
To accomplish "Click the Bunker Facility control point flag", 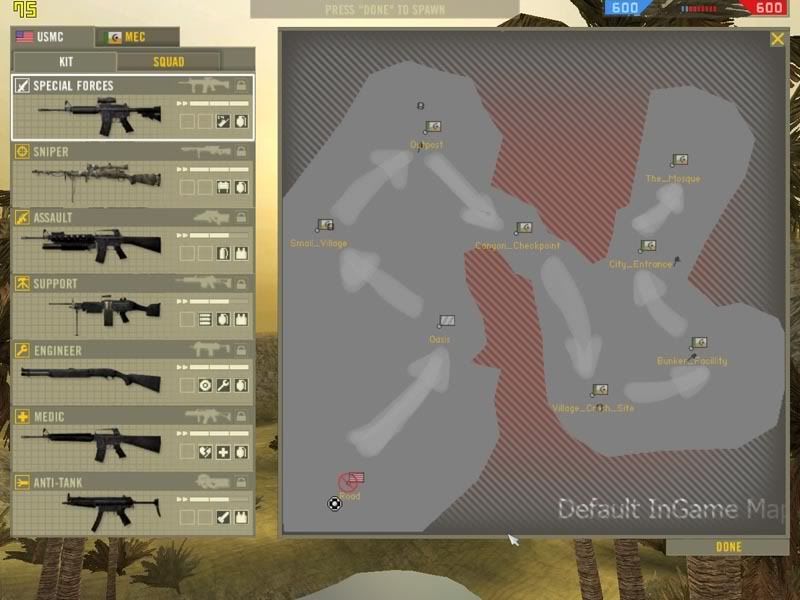I will pos(699,343).
